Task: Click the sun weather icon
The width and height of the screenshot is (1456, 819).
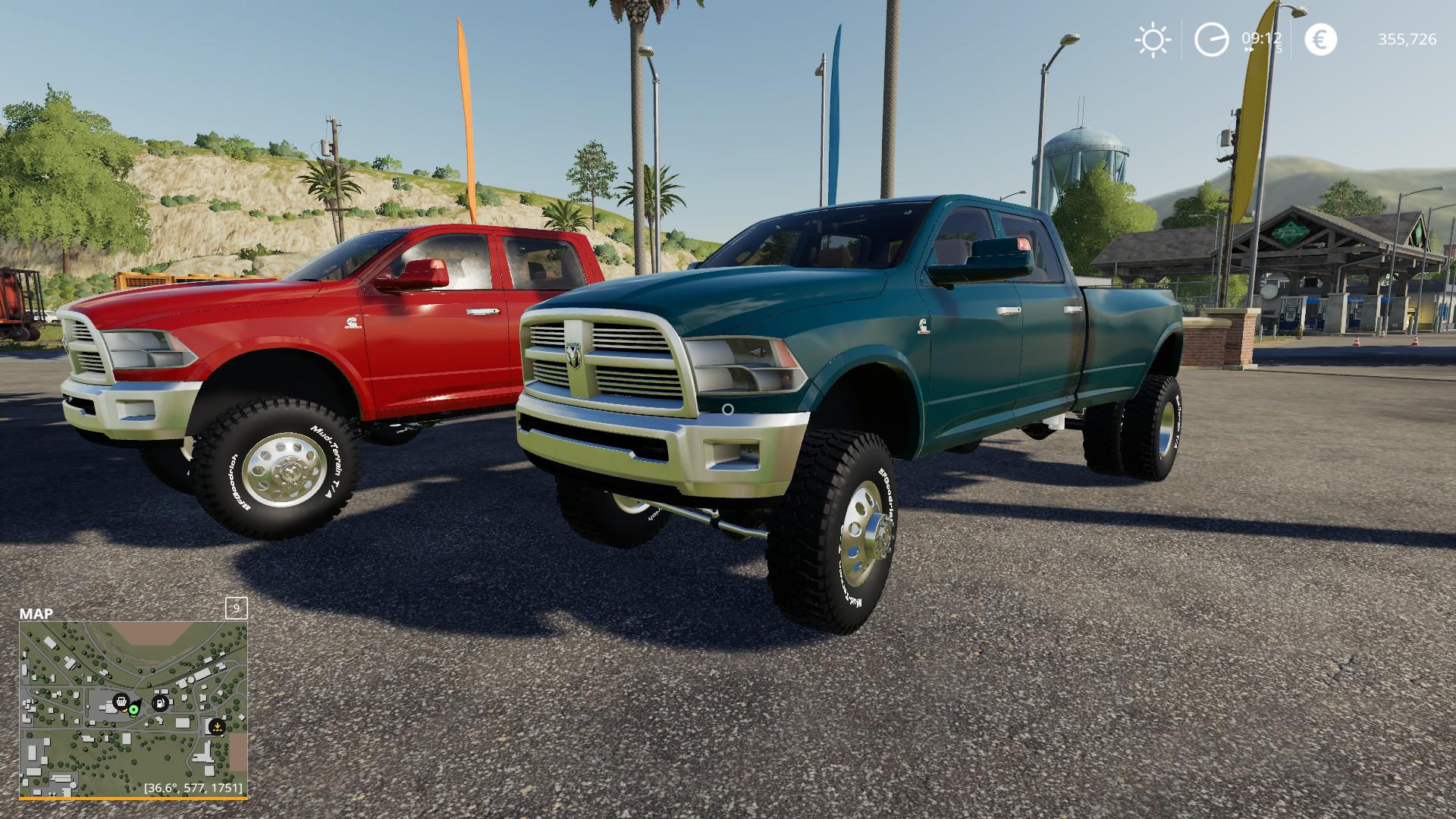Action: (1153, 39)
